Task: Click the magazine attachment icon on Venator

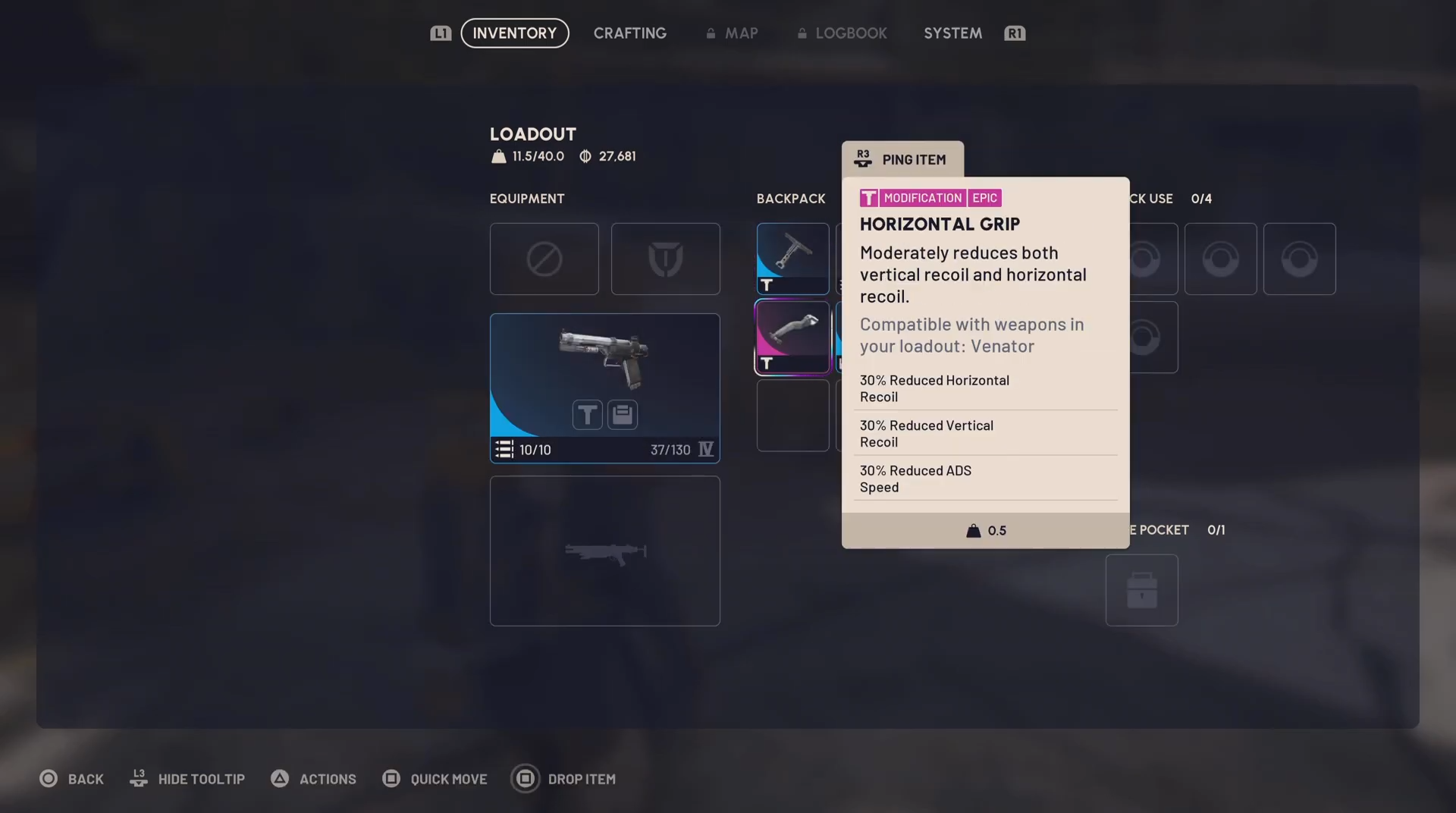Action: tap(623, 415)
